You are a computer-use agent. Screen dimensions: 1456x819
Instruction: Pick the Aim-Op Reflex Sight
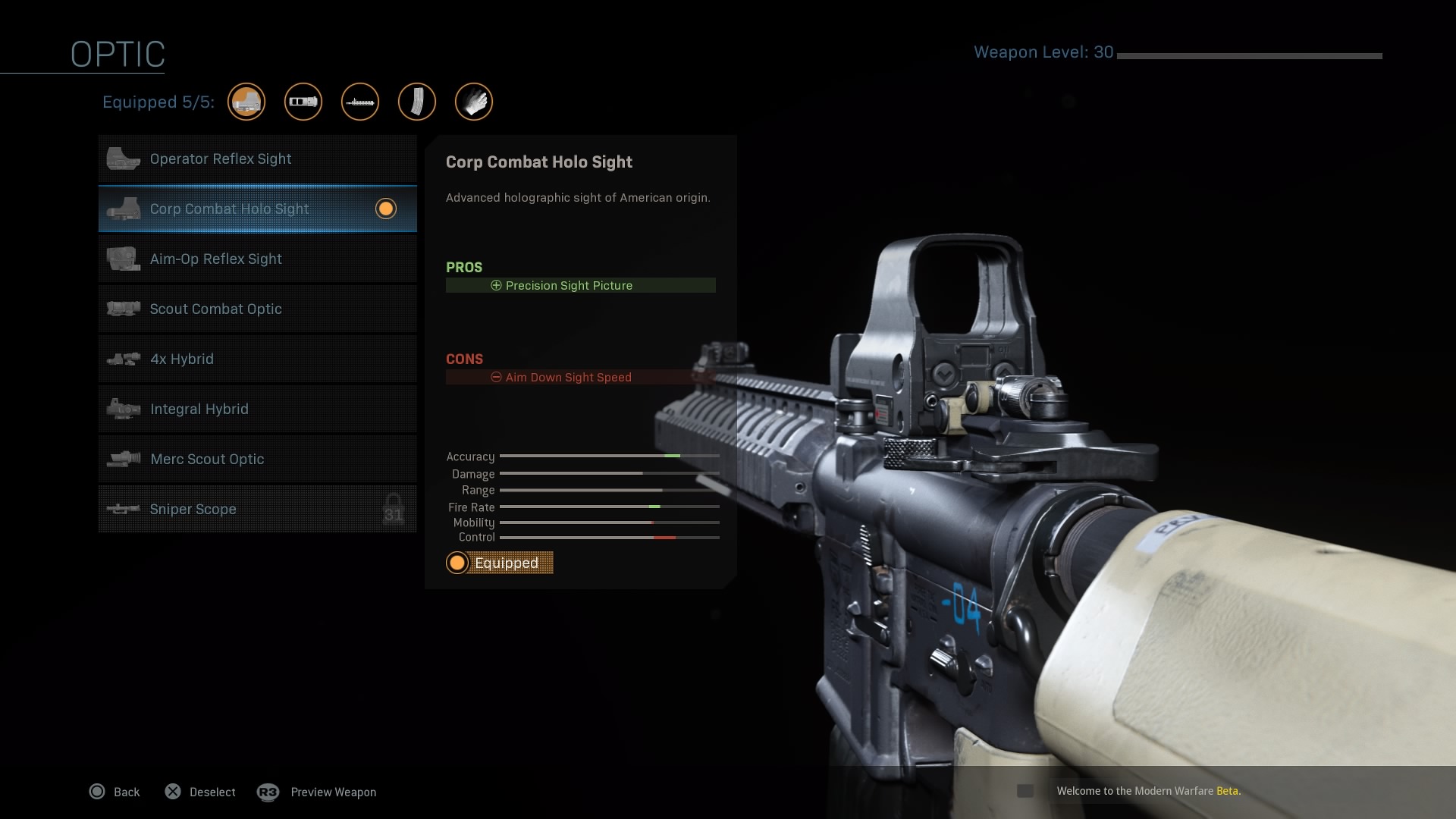[257, 259]
